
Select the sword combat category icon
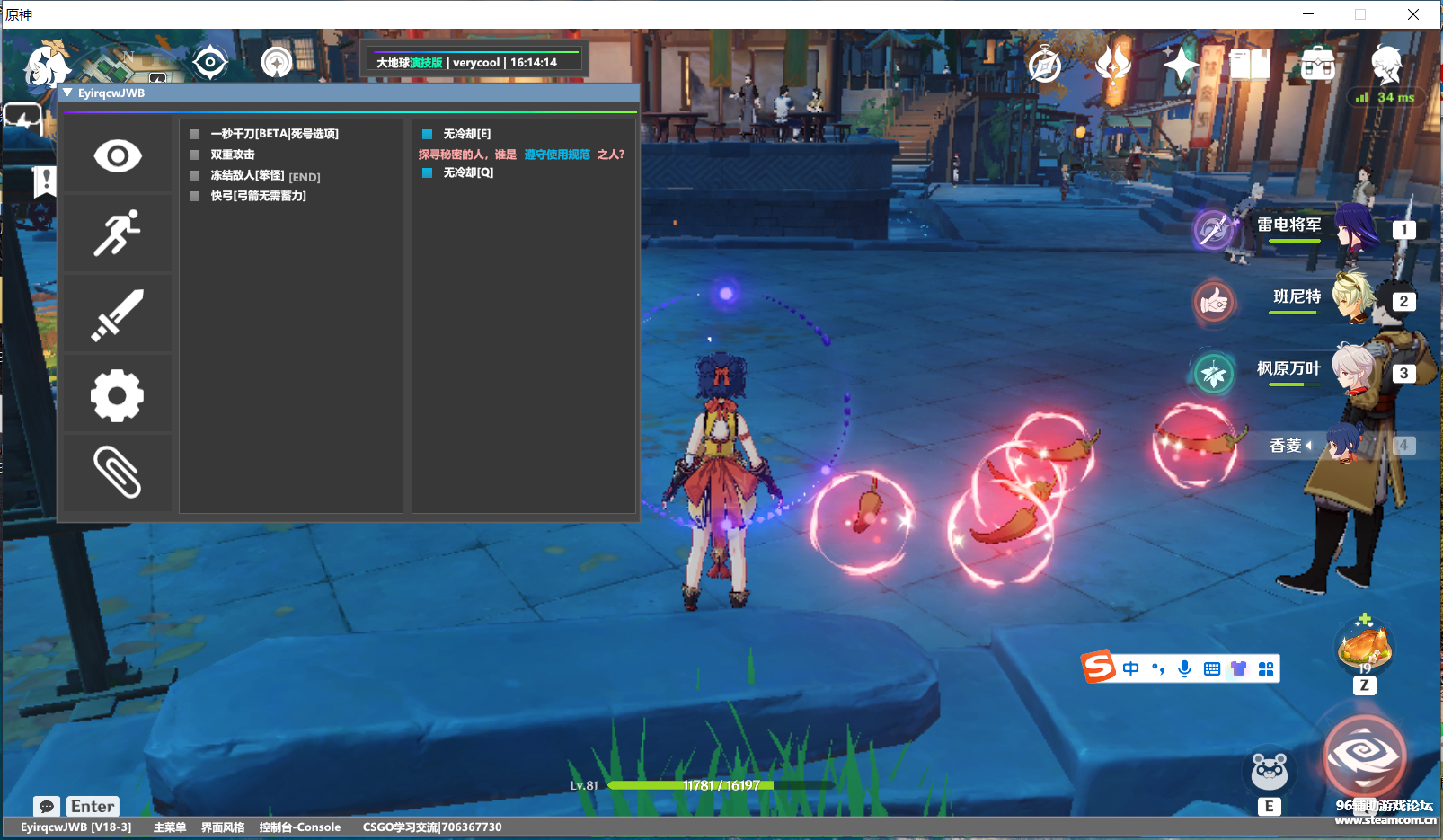coord(117,313)
